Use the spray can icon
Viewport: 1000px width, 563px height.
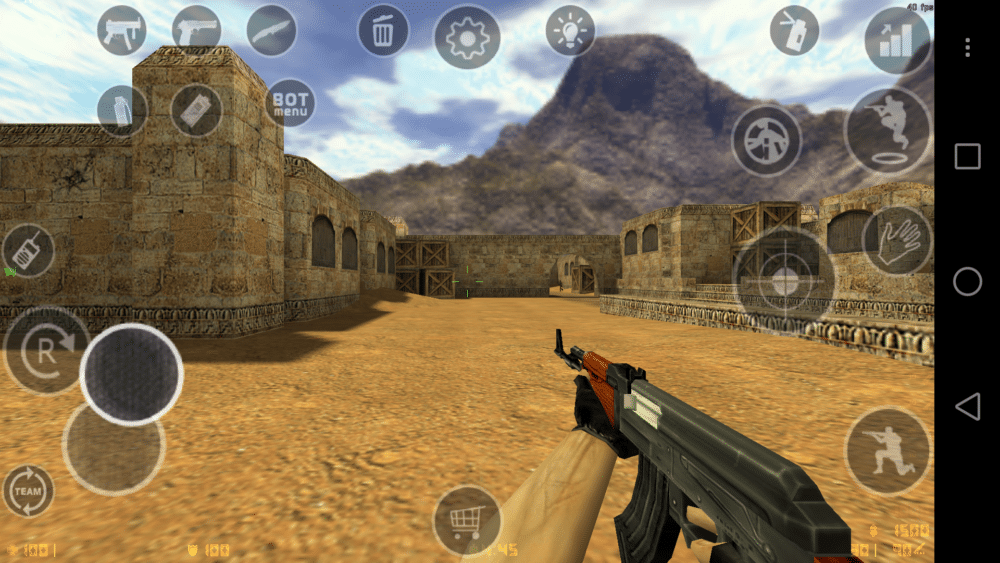pyautogui.click(x=794, y=30)
